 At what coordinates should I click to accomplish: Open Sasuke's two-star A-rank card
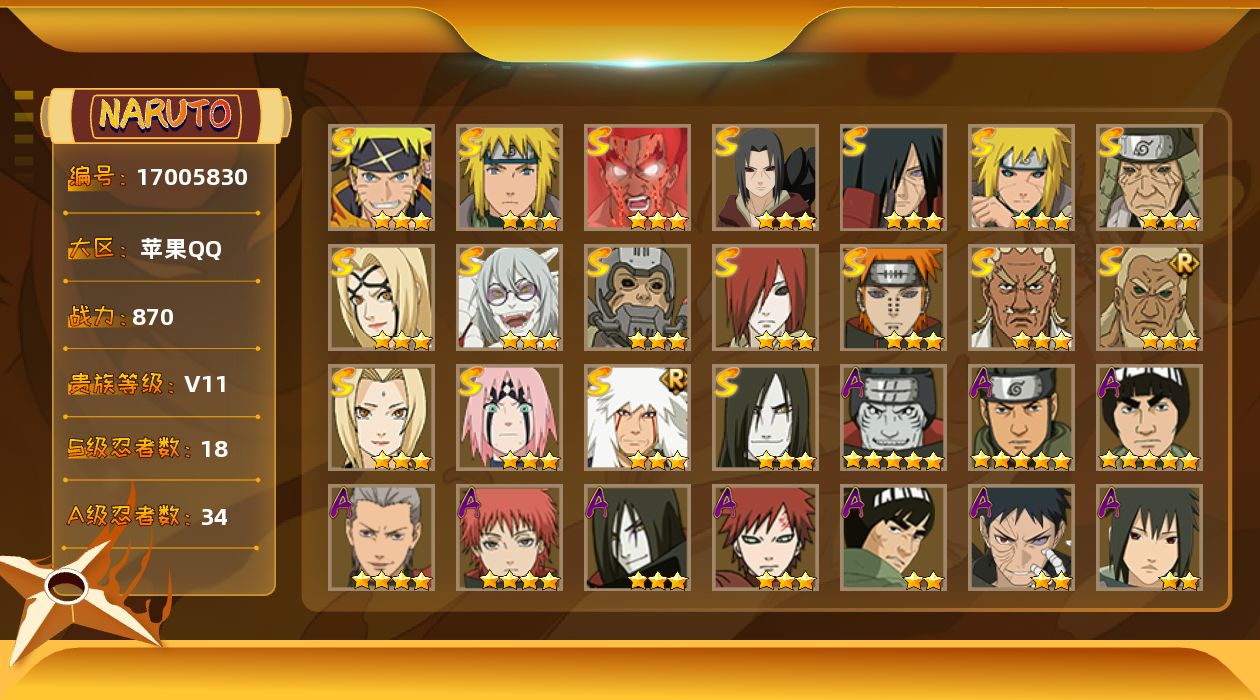(1149, 538)
